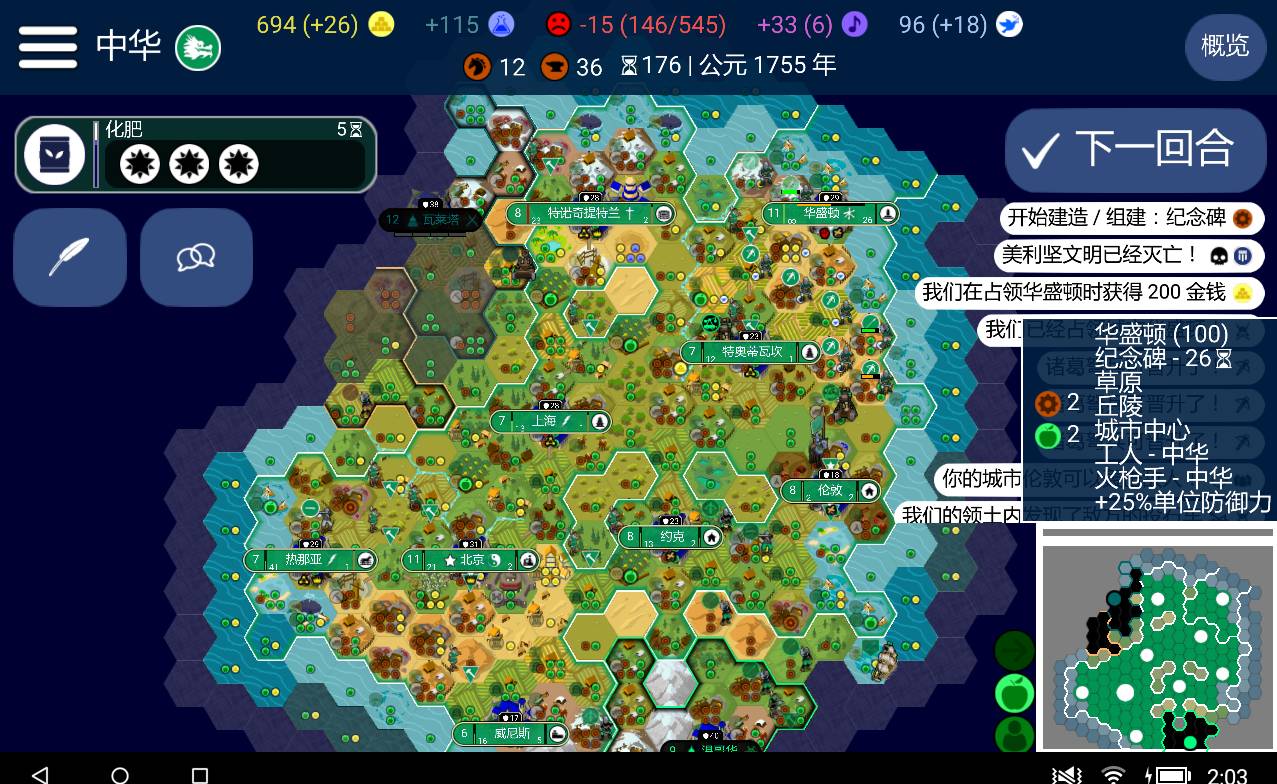This screenshot has height=784, width=1277.
Task: Open the hamburger main menu
Action: tap(47, 46)
